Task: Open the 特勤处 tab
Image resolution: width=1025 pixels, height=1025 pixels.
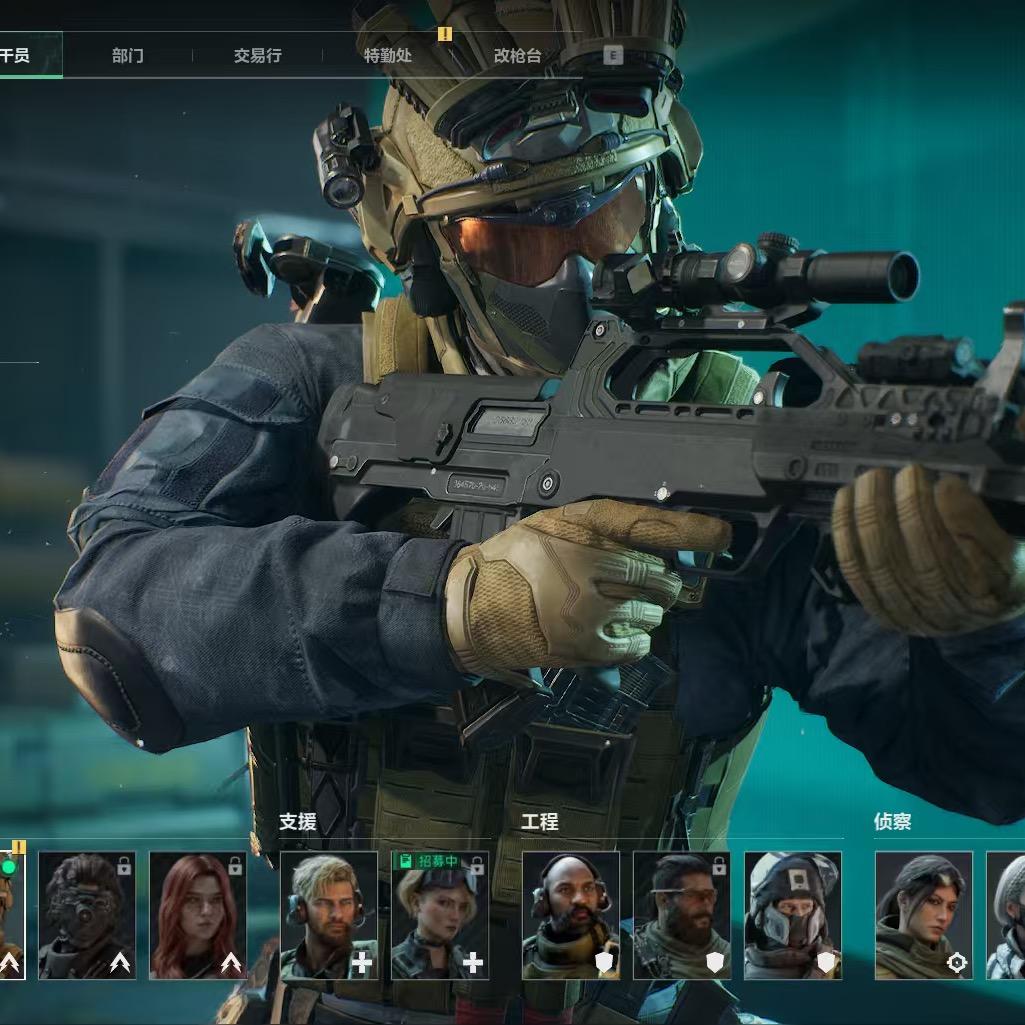Action: 388,56
